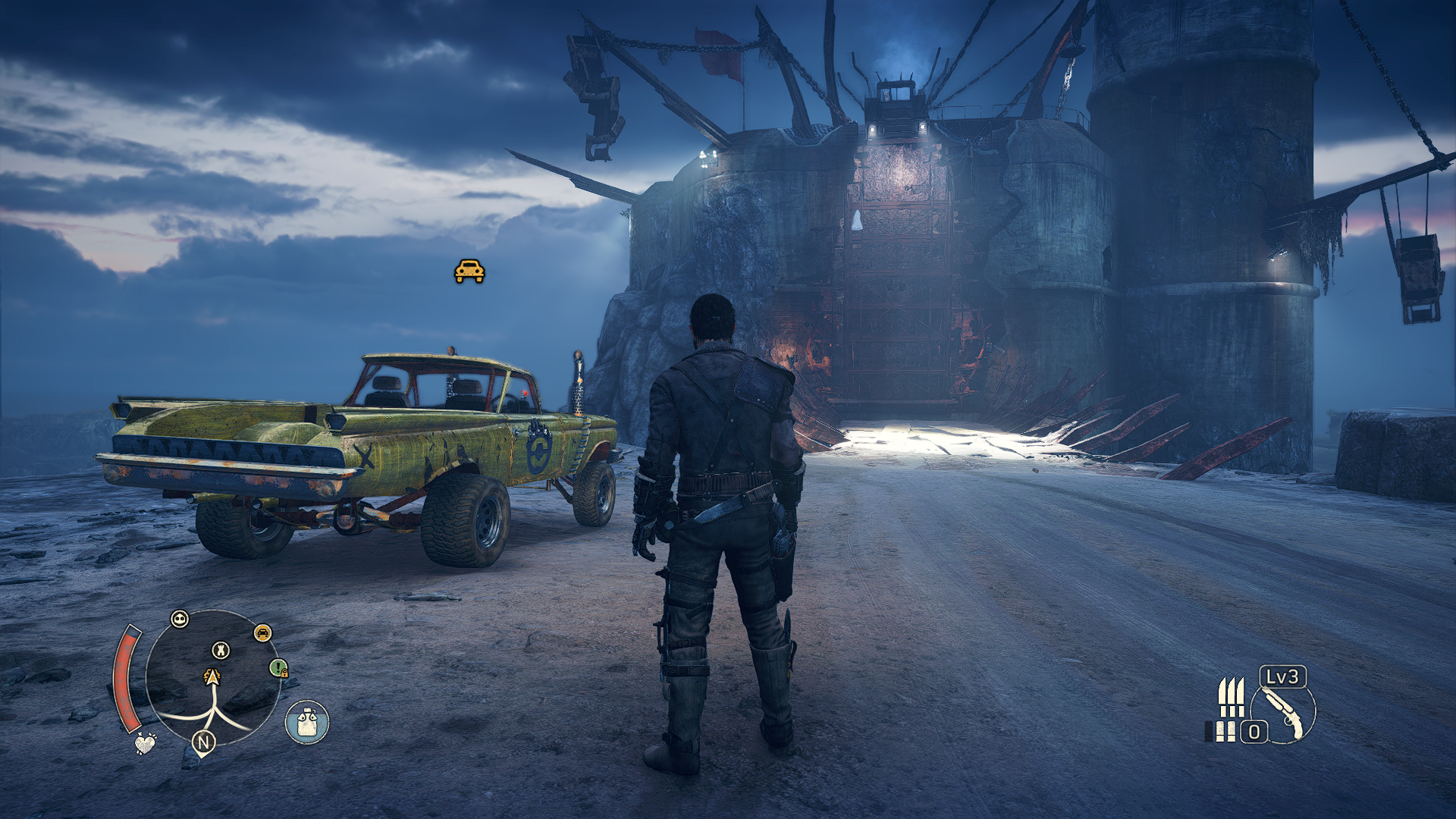This screenshot has width=1456, height=819.
Task: Click the north compass pin on minimap
Action: pos(203,742)
